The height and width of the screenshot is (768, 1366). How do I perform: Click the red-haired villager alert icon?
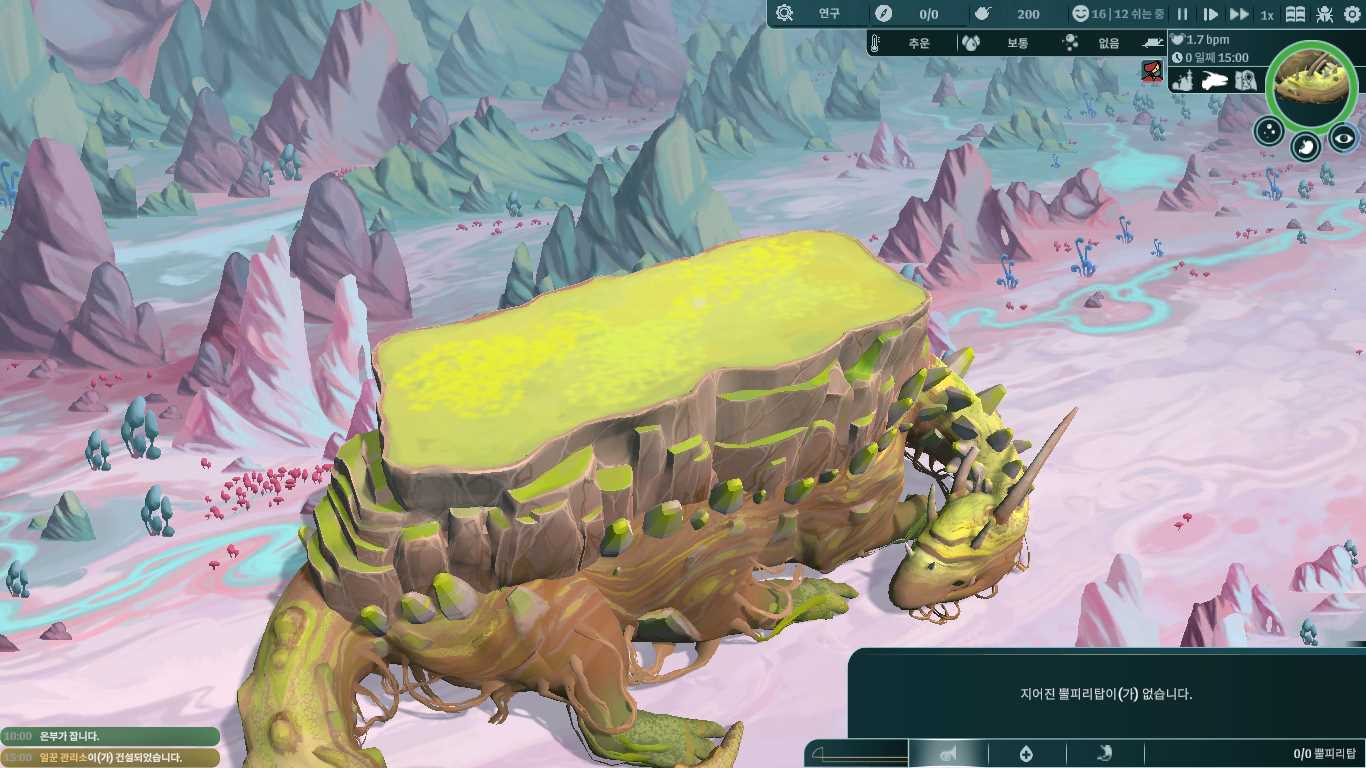tap(1152, 71)
